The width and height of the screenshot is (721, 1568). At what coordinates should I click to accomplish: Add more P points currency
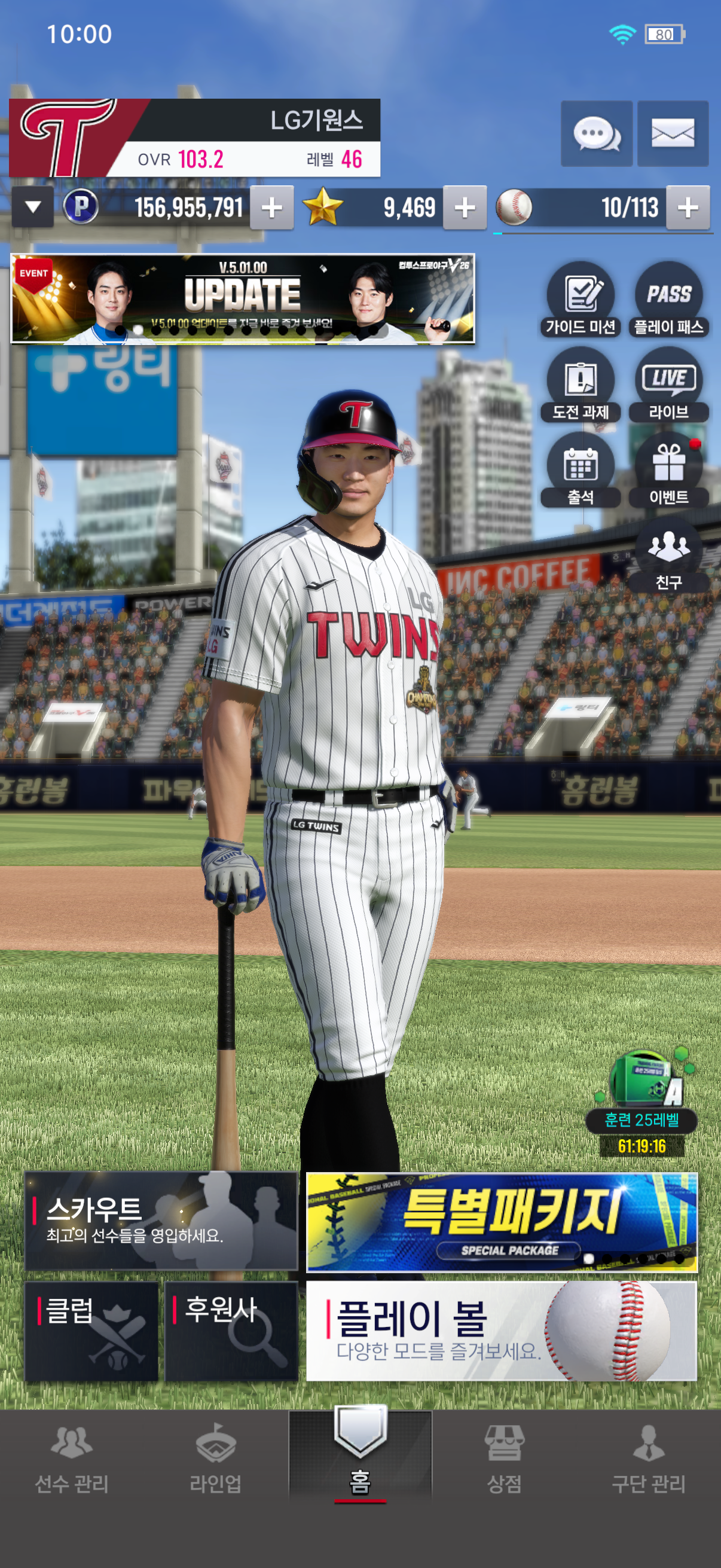point(272,208)
